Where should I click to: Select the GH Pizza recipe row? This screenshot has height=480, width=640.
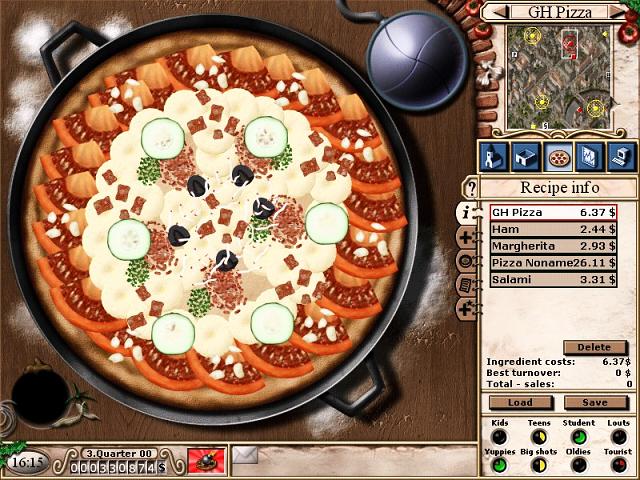[552, 212]
